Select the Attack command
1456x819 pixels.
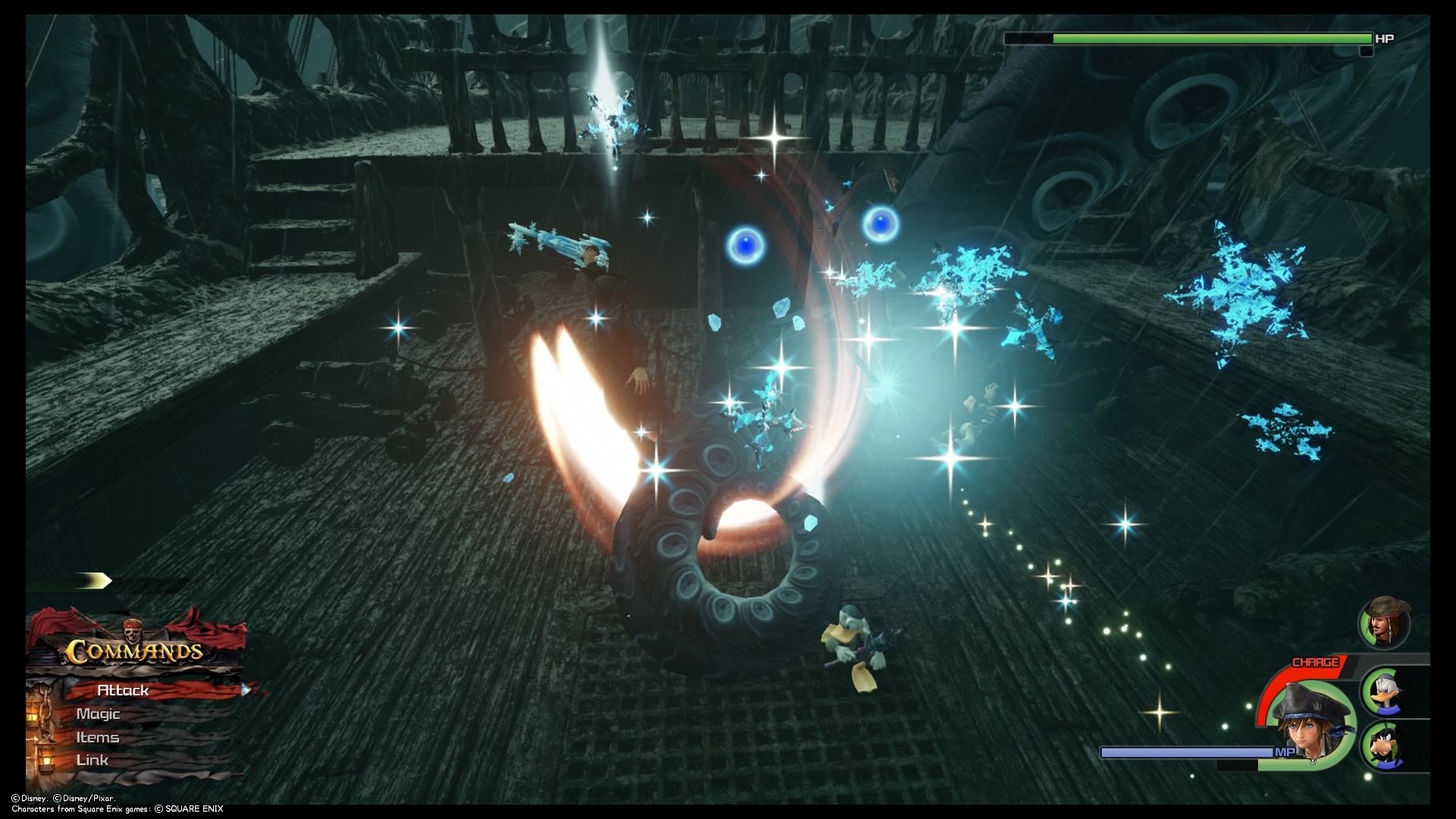pos(124,690)
